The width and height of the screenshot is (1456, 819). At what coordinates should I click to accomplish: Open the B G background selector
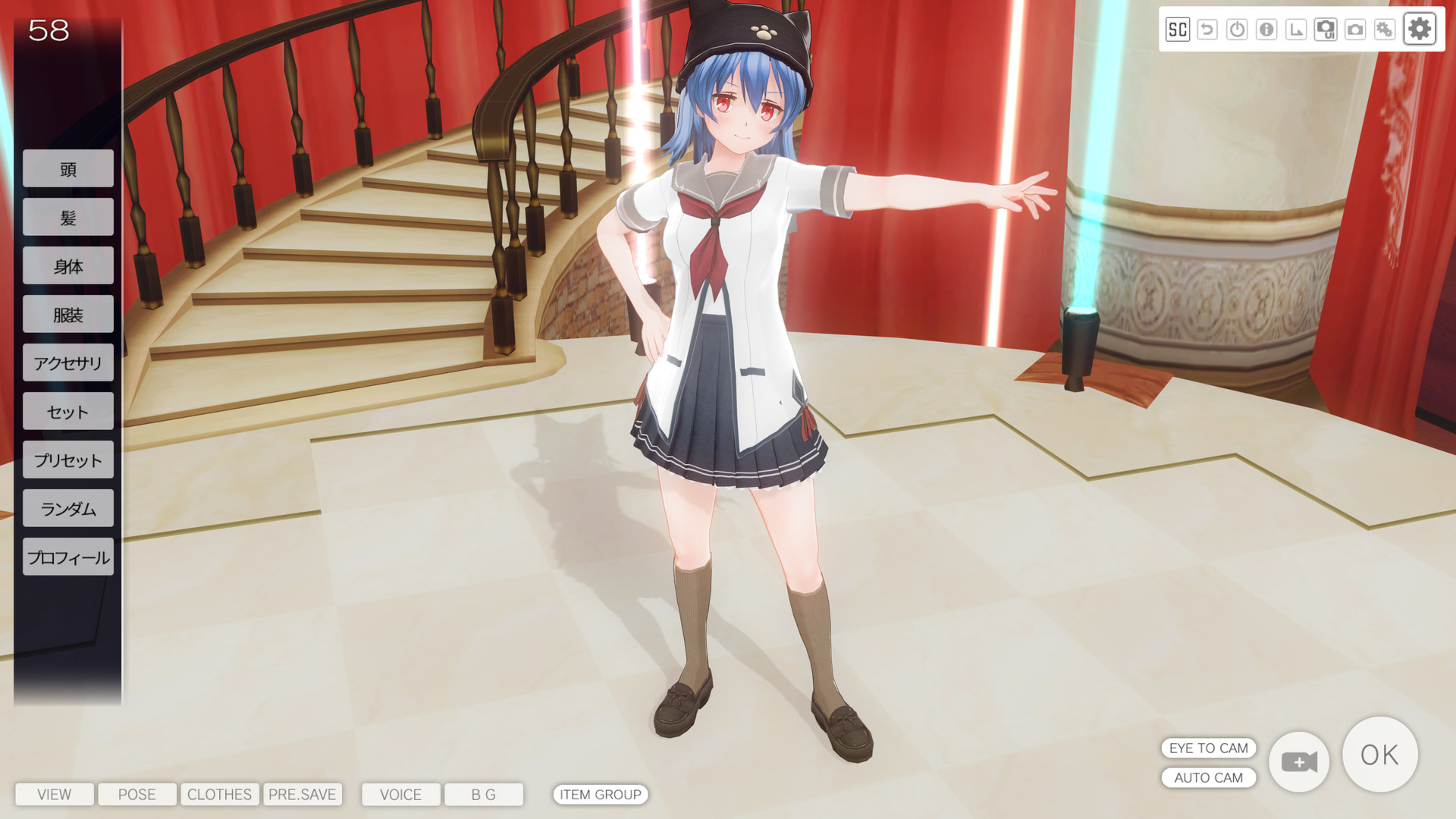point(483,794)
